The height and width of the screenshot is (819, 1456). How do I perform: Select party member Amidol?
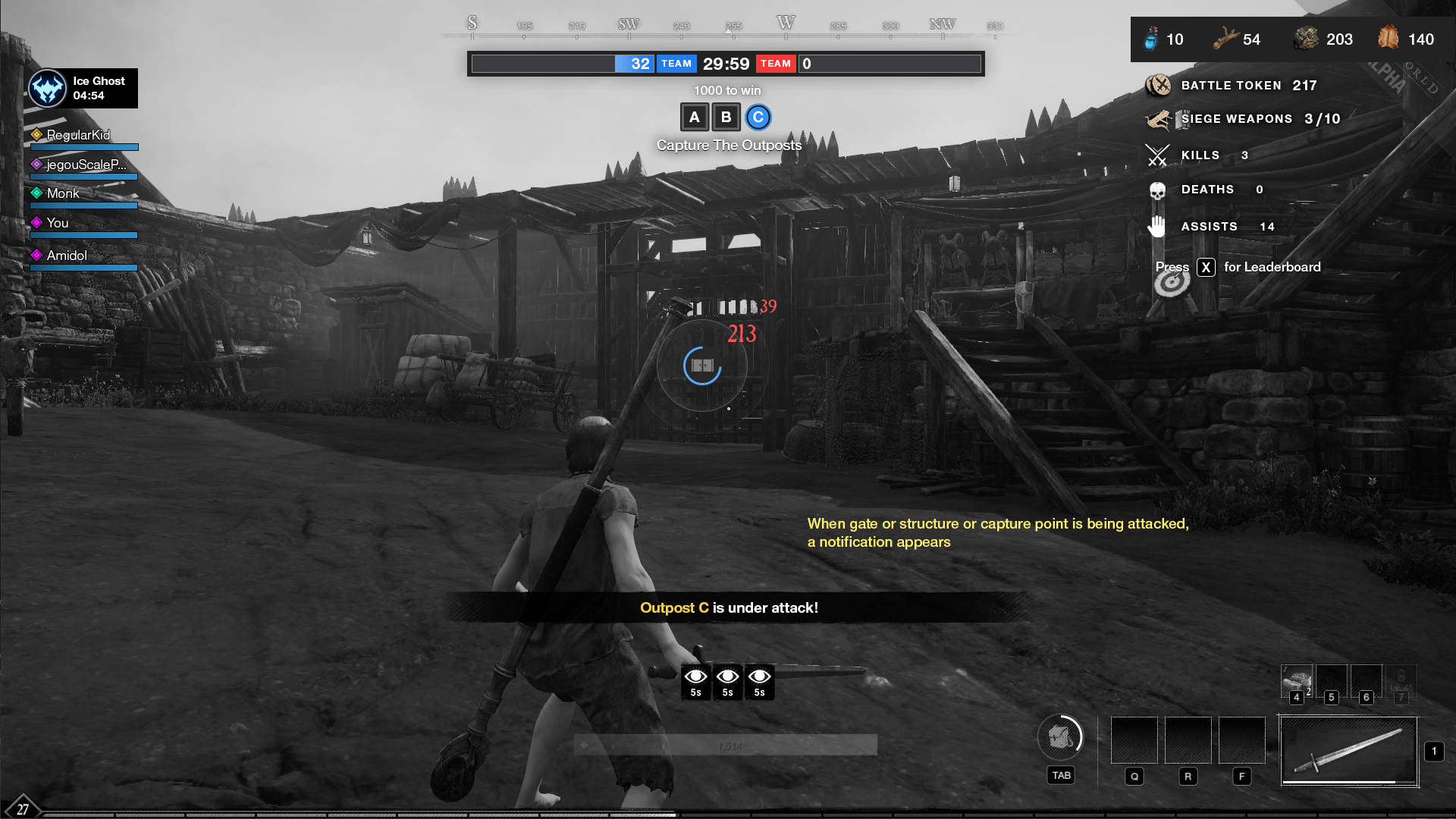point(67,256)
